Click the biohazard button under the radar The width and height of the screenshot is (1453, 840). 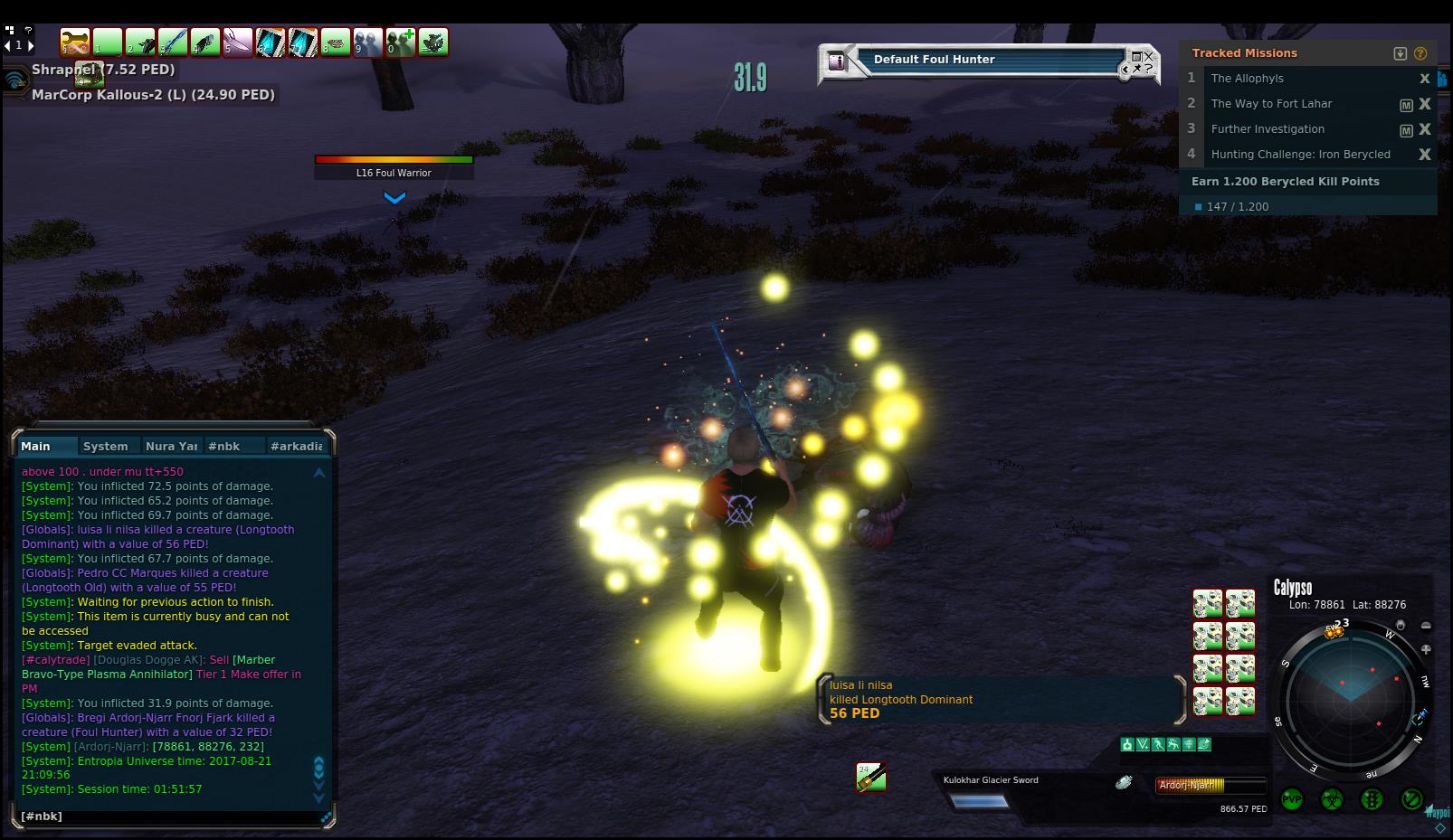1332,800
